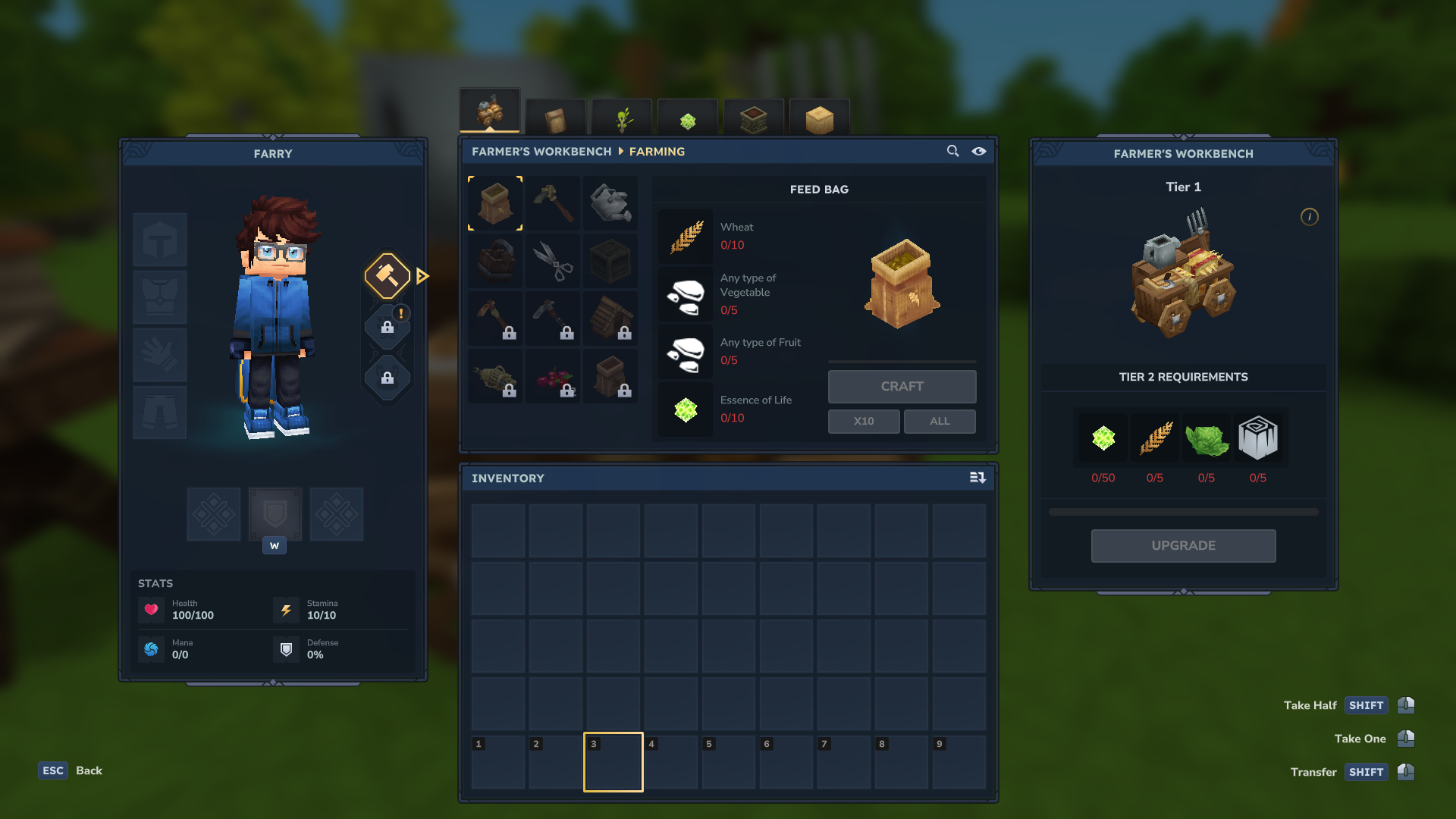Upgrade the Farmer's Workbench
This screenshot has width=1456, height=819.
pyautogui.click(x=1183, y=546)
